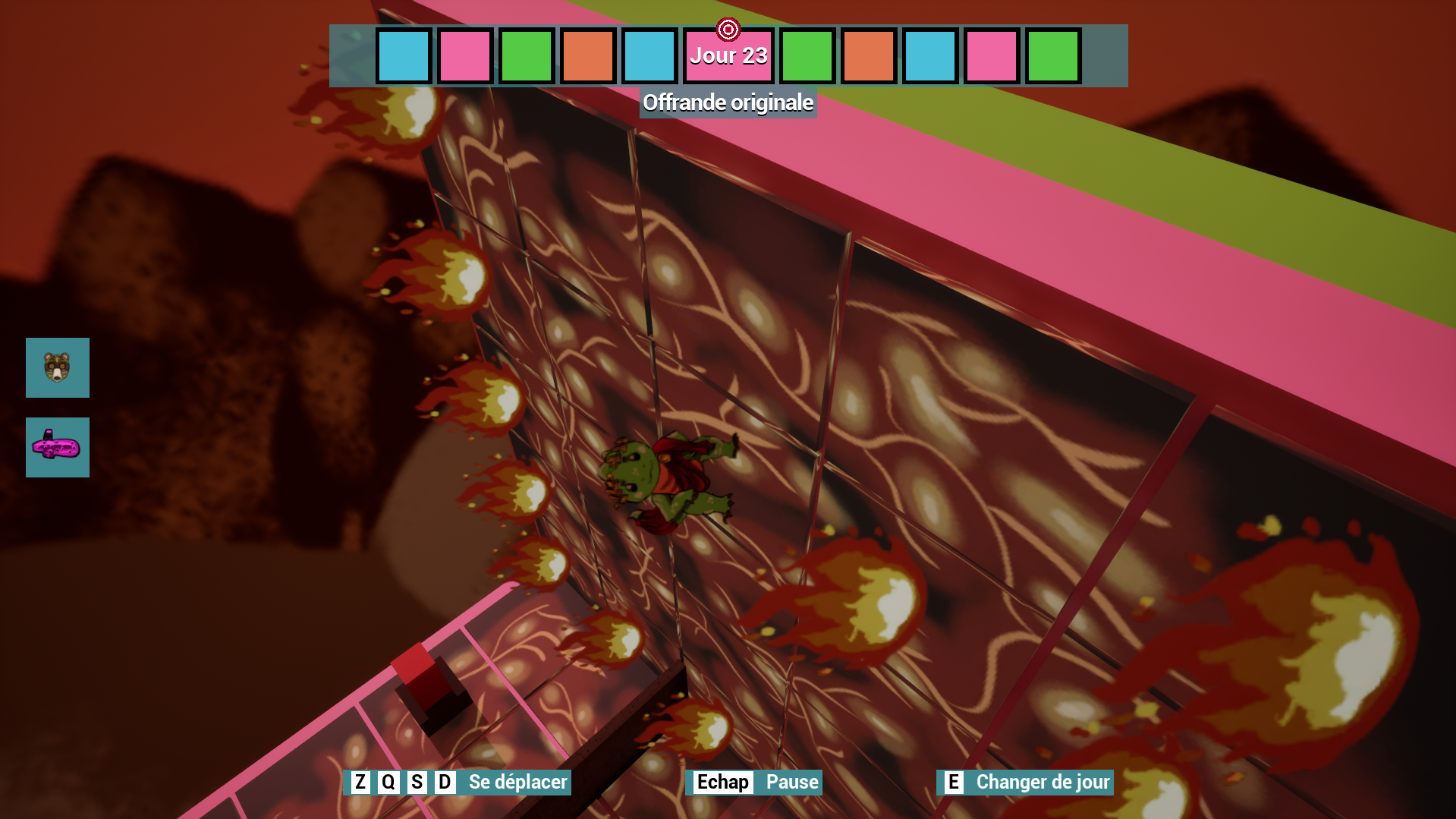Select the pink skateboard item icon
The width and height of the screenshot is (1456, 819).
point(57,447)
